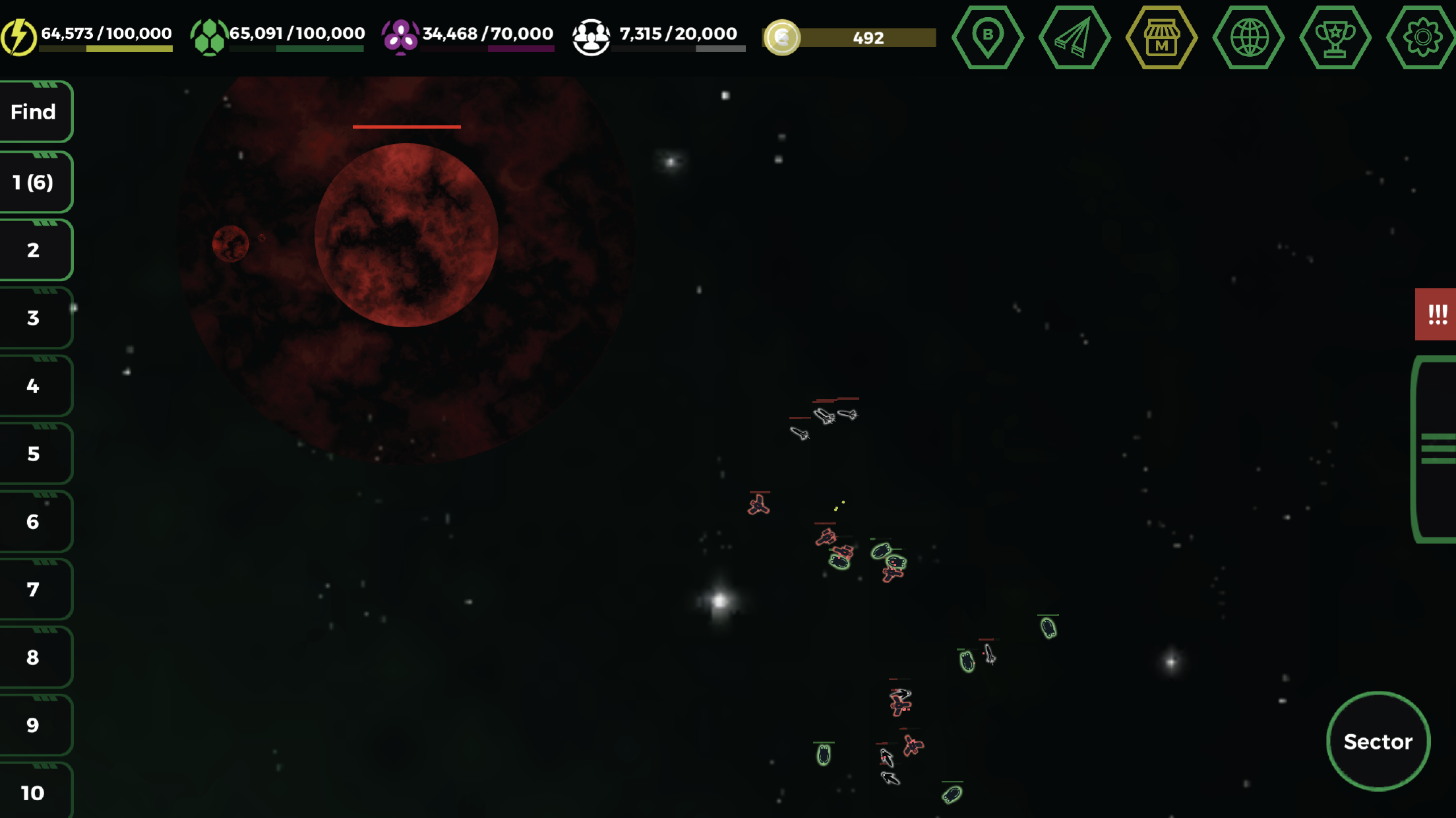The width and height of the screenshot is (1456, 818).
Task: Expand fleet slot 10 at the bottom
Action: (32, 790)
